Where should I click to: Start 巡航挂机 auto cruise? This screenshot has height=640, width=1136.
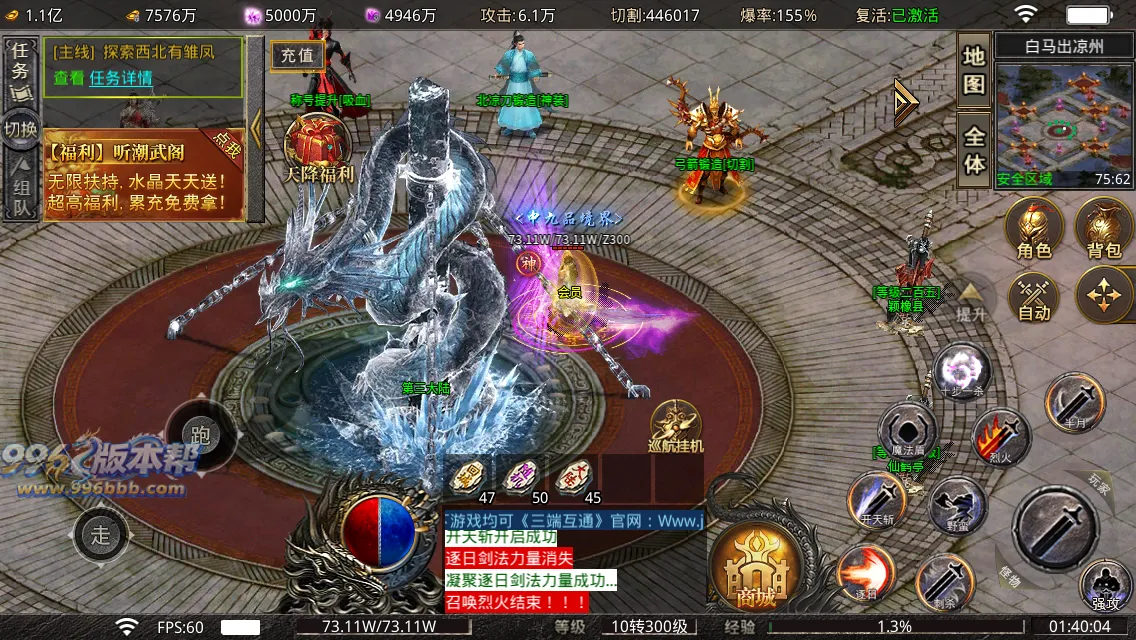pos(676,426)
